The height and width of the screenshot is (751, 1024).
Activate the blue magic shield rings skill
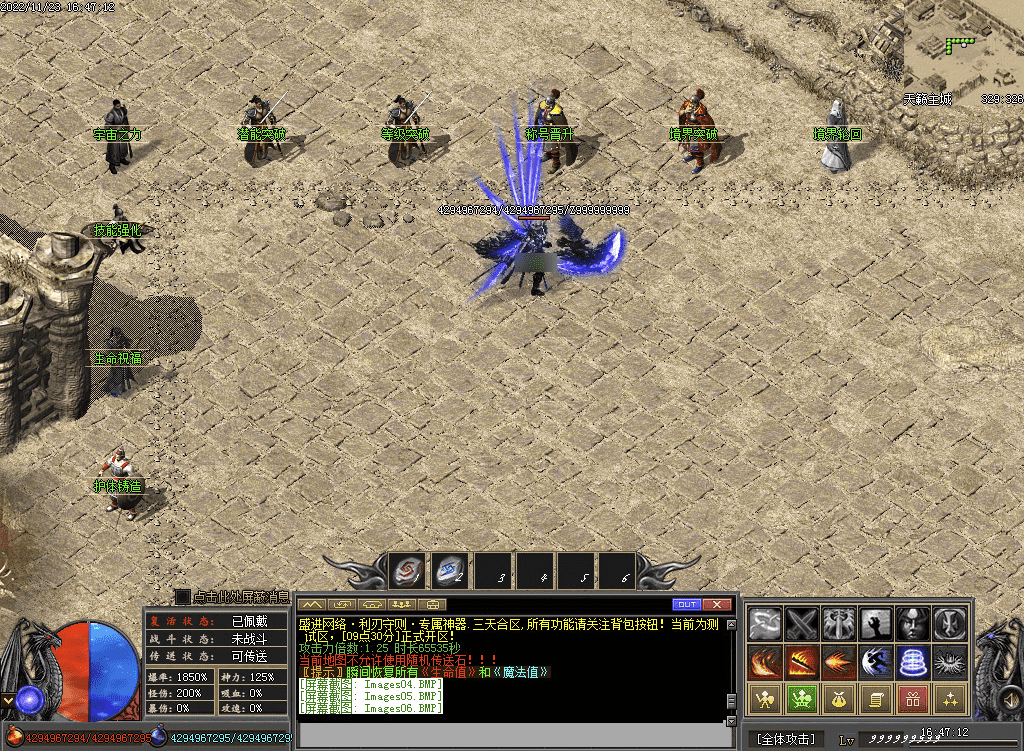(x=912, y=662)
